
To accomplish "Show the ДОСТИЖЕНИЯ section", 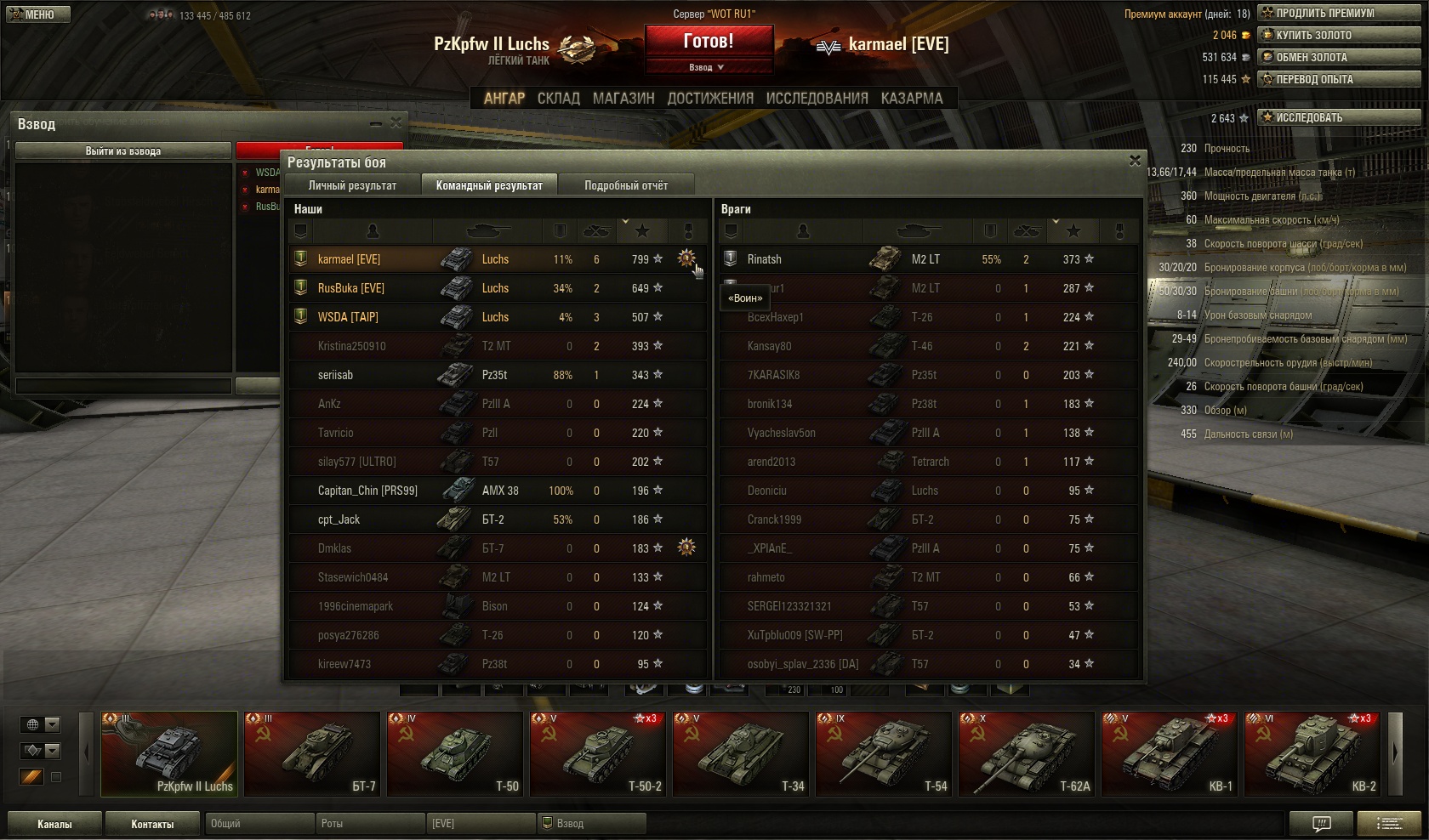I will [x=710, y=99].
